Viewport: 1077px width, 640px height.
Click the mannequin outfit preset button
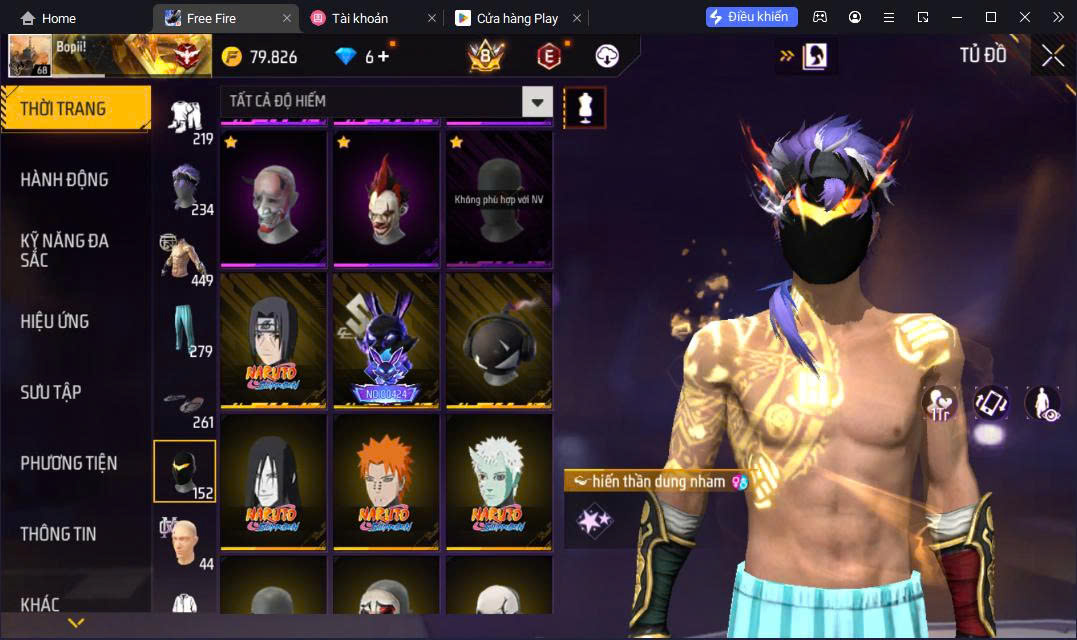(x=585, y=107)
